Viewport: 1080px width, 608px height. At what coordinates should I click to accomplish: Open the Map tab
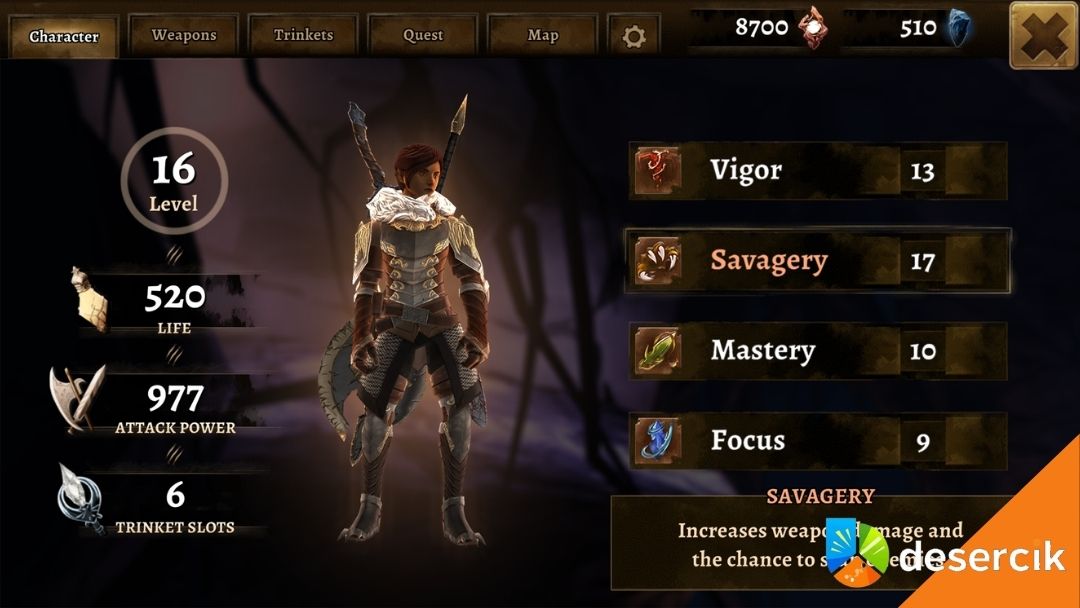pyautogui.click(x=543, y=35)
